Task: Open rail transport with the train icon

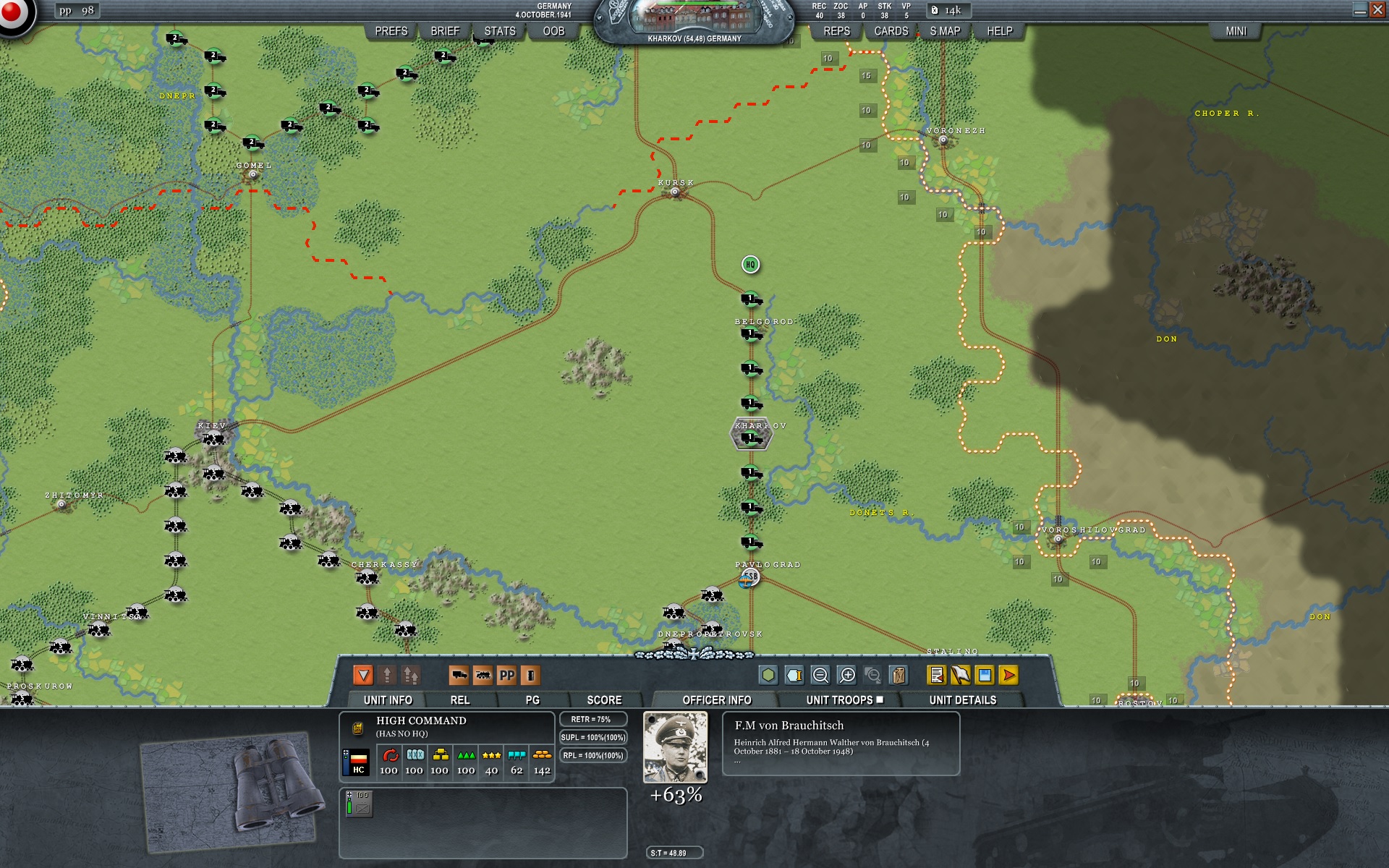Action: pos(483,676)
